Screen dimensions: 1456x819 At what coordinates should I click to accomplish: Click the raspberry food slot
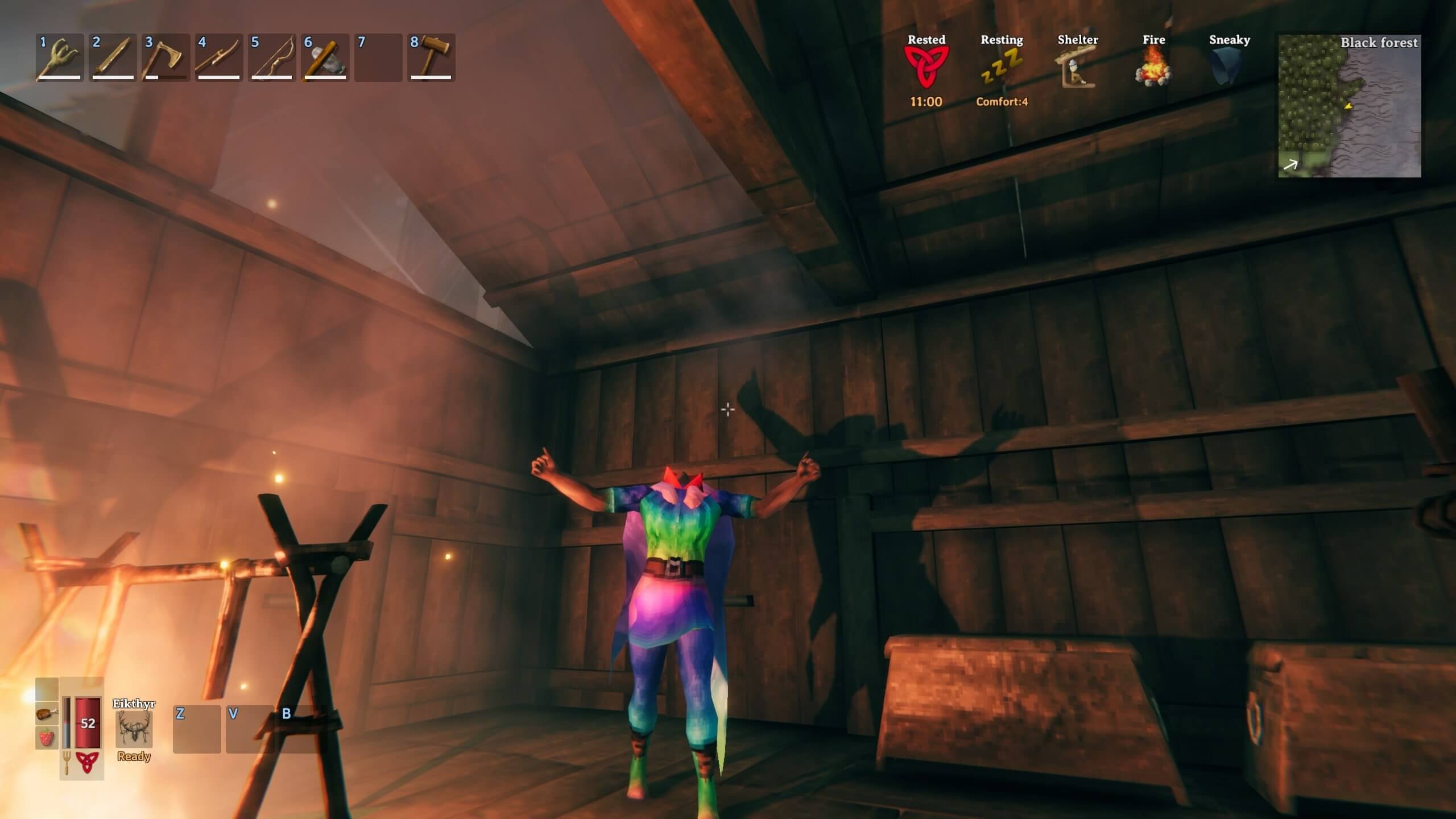pyautogui.click(x=47, y=738)
